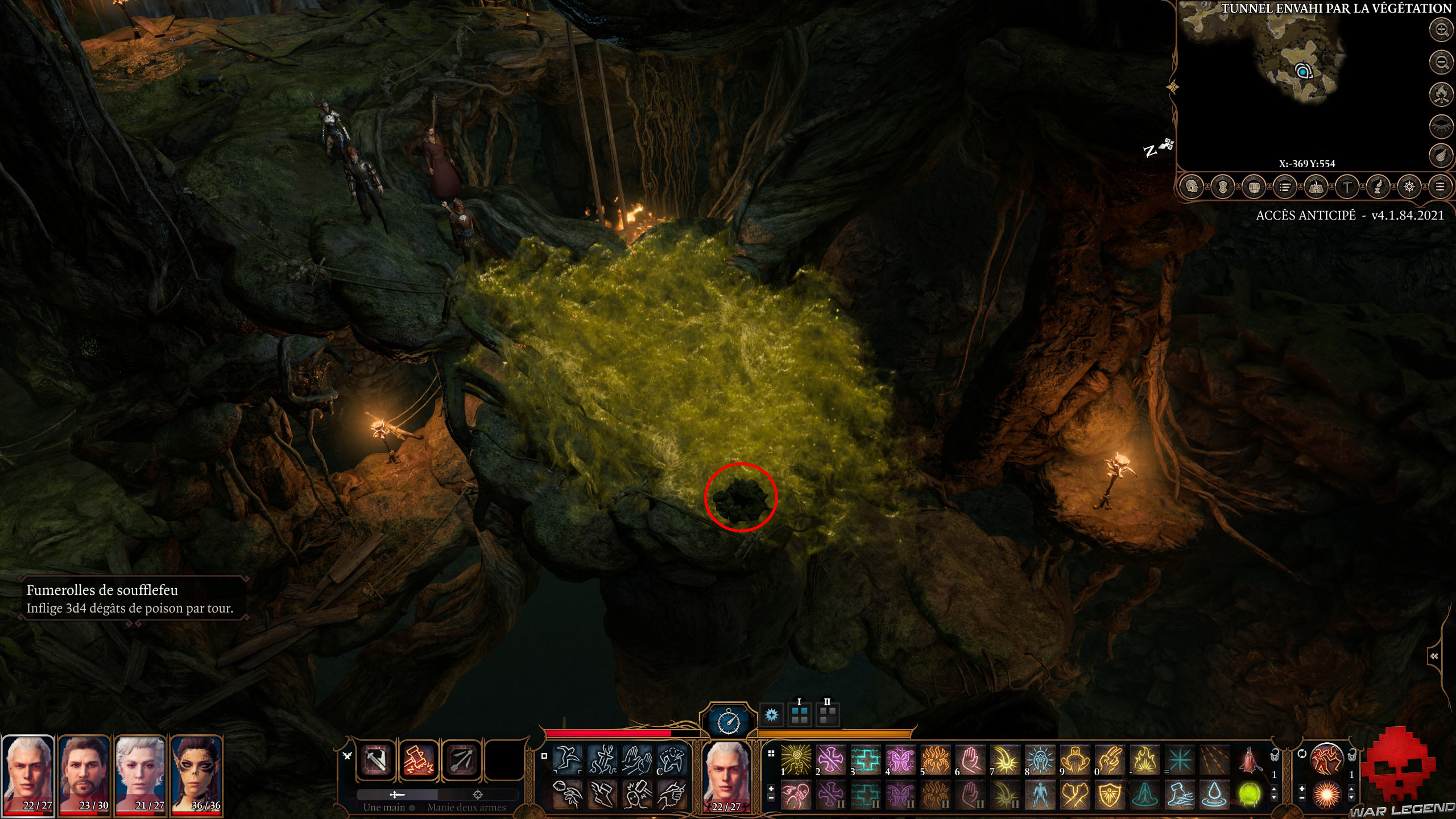Use the red potion item
This screenshot has width=1456, height=819.
pos(1250,760)
